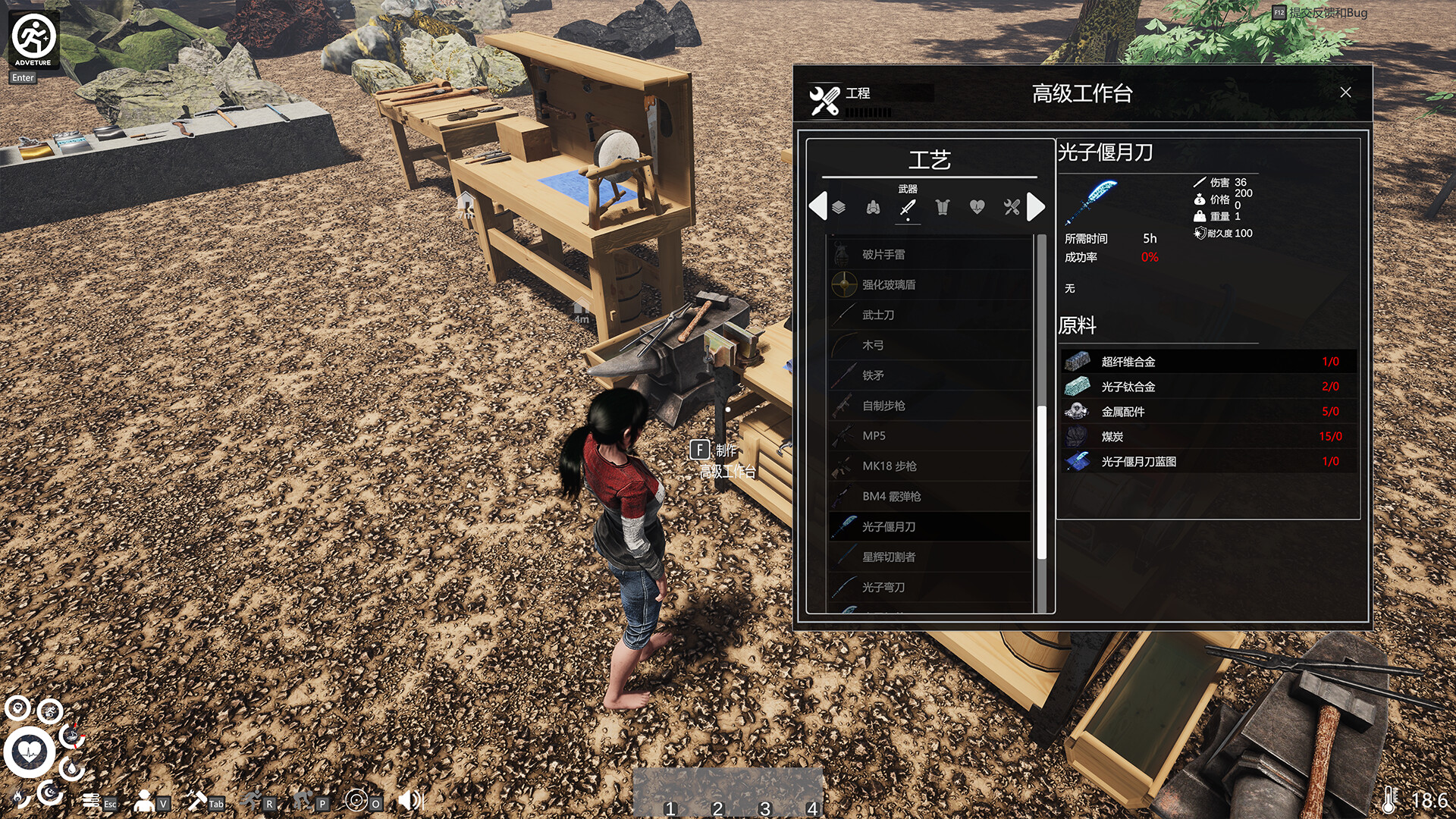
Task: Open the heart medical category tab
Action: pyautogui.click(x=977, y=207)
